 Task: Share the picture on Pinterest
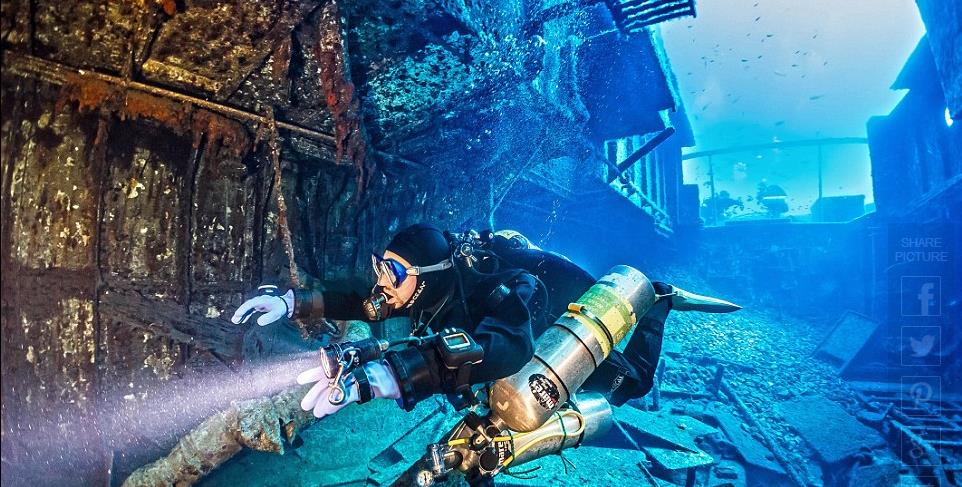coord(920,394)
